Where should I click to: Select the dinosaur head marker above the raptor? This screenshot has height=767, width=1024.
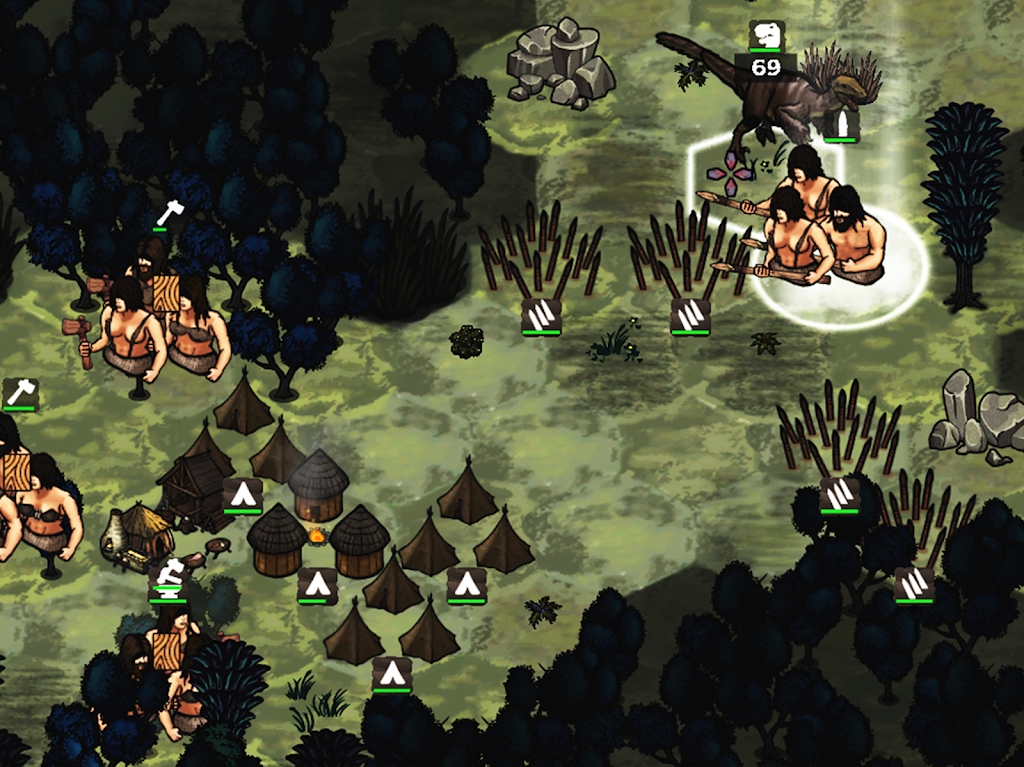(767, 35)
